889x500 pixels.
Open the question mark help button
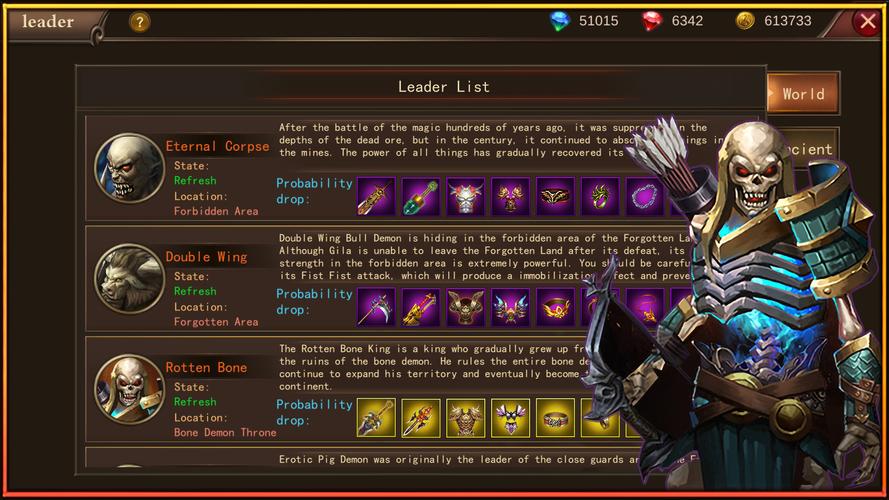[x=140, y=21]
